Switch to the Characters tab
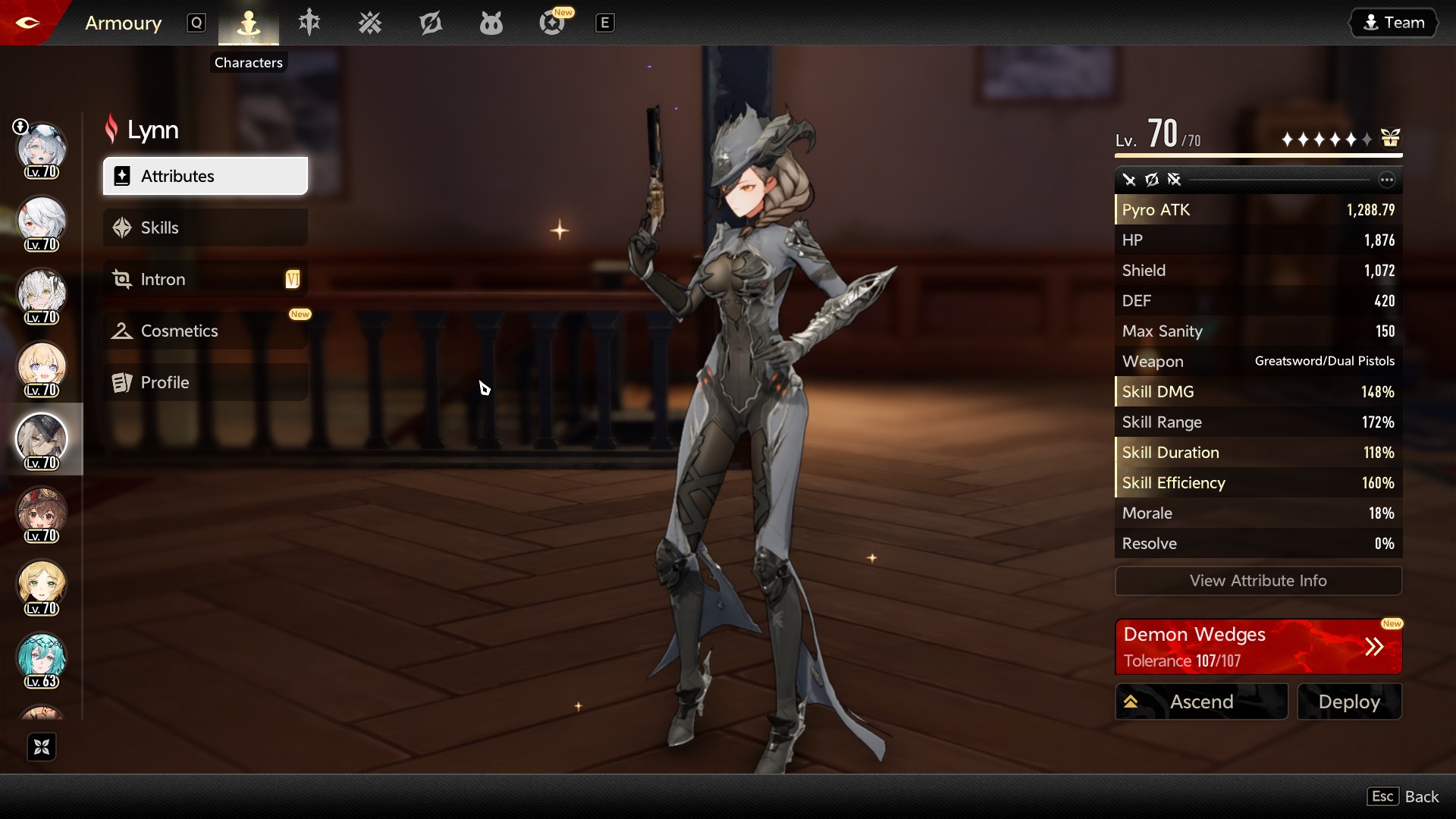 [x=249, y=24]
